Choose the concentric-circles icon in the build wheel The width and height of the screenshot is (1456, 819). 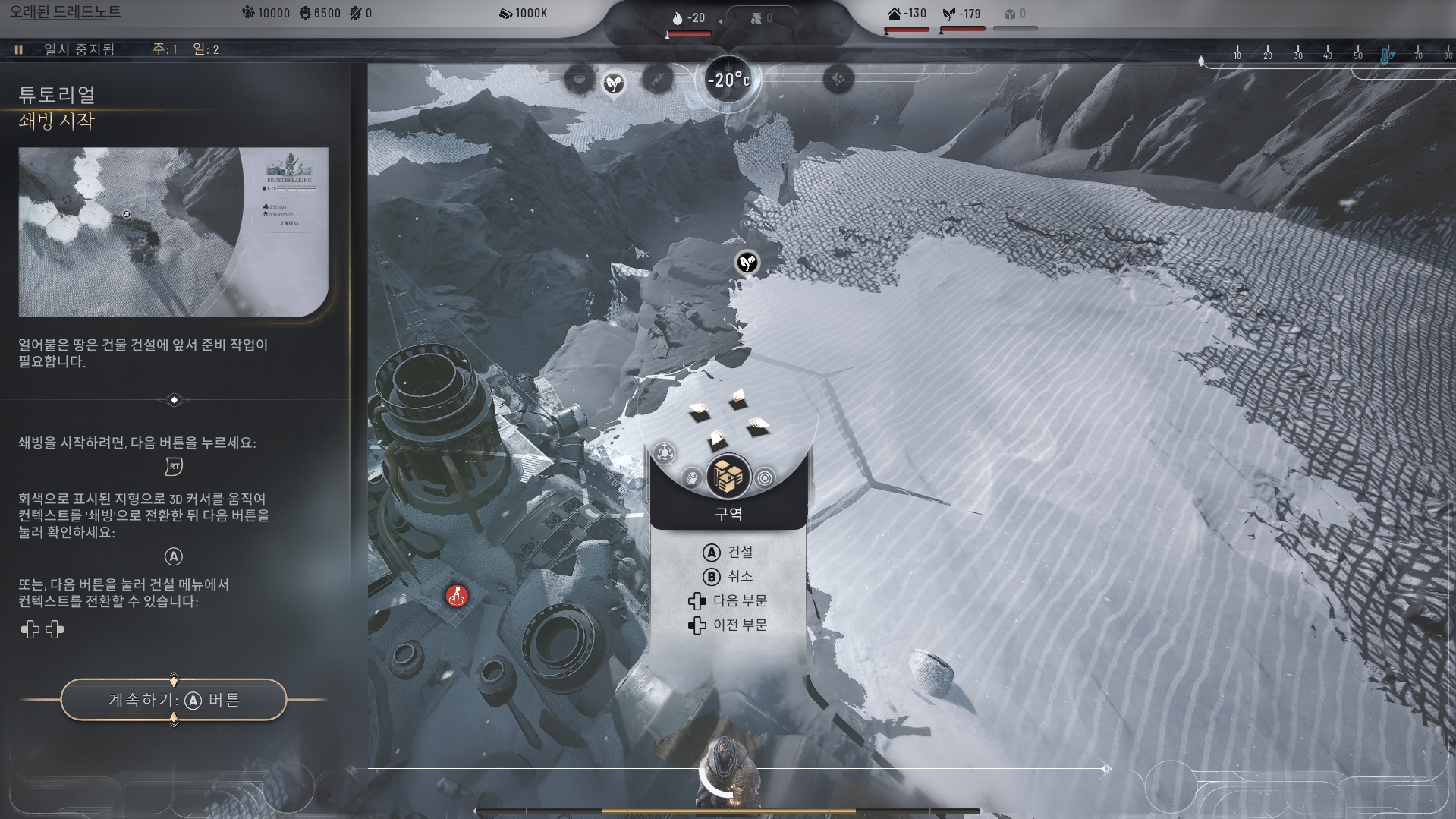766,478
